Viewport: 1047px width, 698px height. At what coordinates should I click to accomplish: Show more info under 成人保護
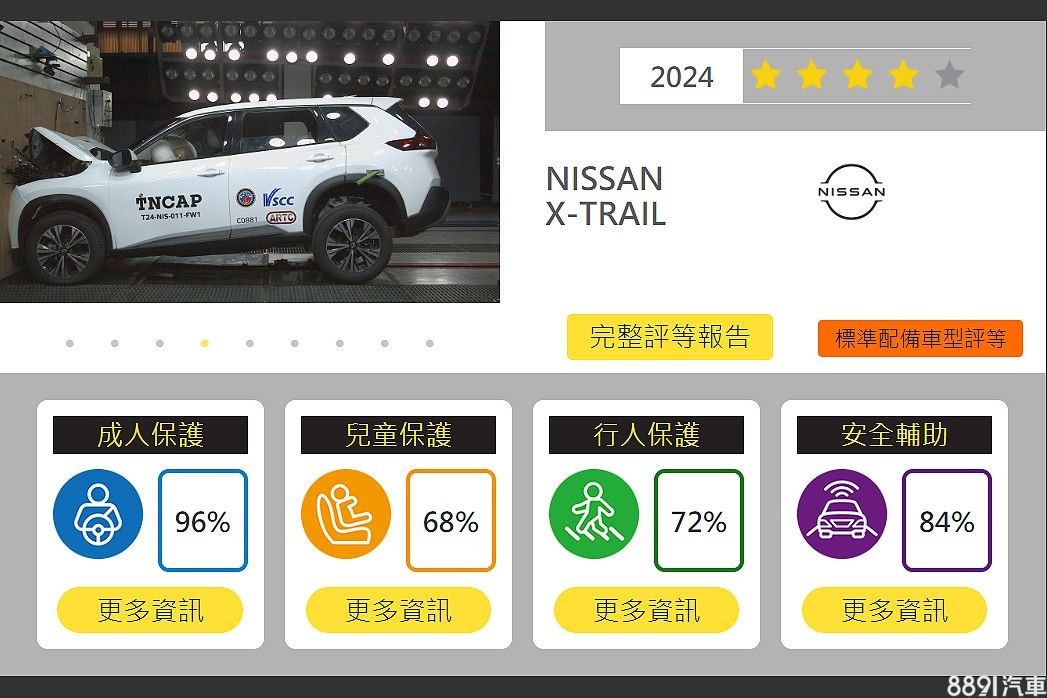[150, 610]
